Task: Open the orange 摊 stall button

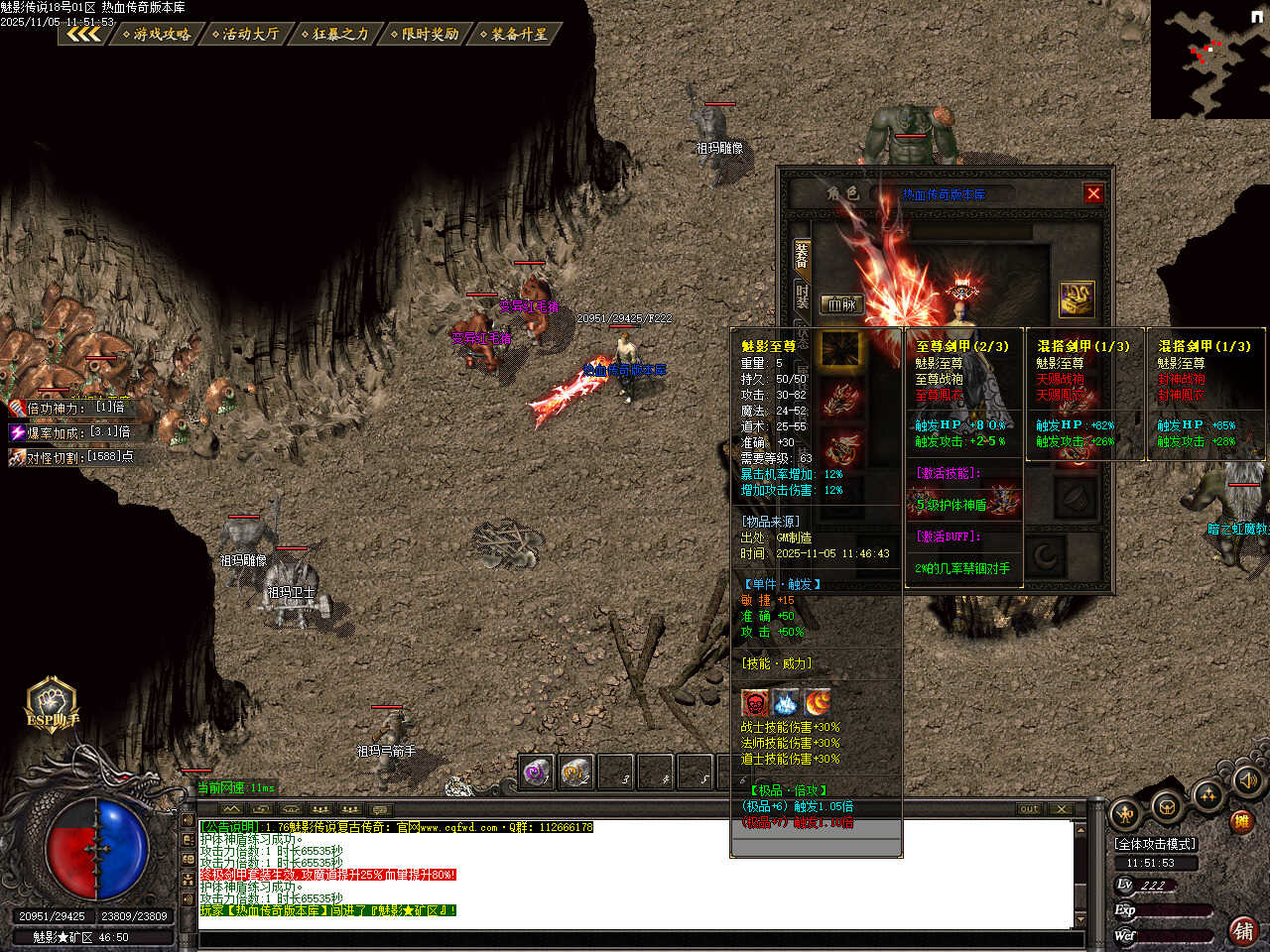Action: [1241, 821]
